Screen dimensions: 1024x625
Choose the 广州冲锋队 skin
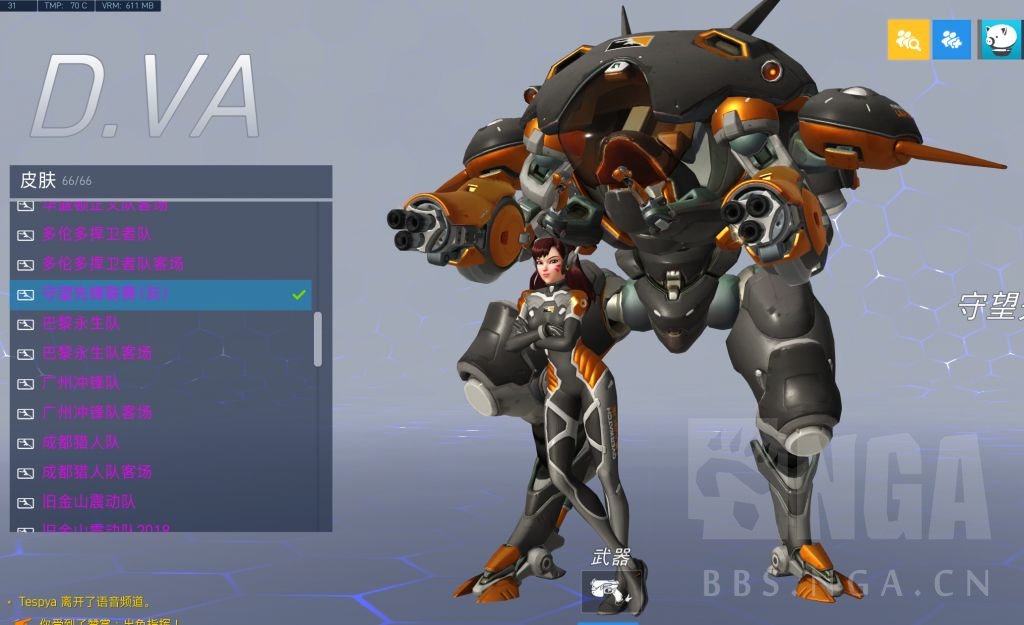81,382
